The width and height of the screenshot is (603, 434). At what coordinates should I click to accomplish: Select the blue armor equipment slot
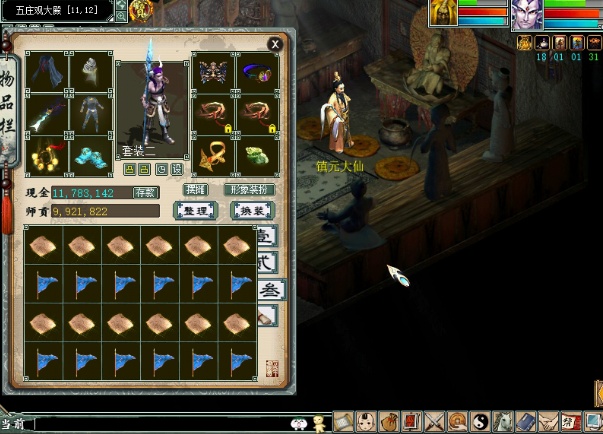(91, 115)
